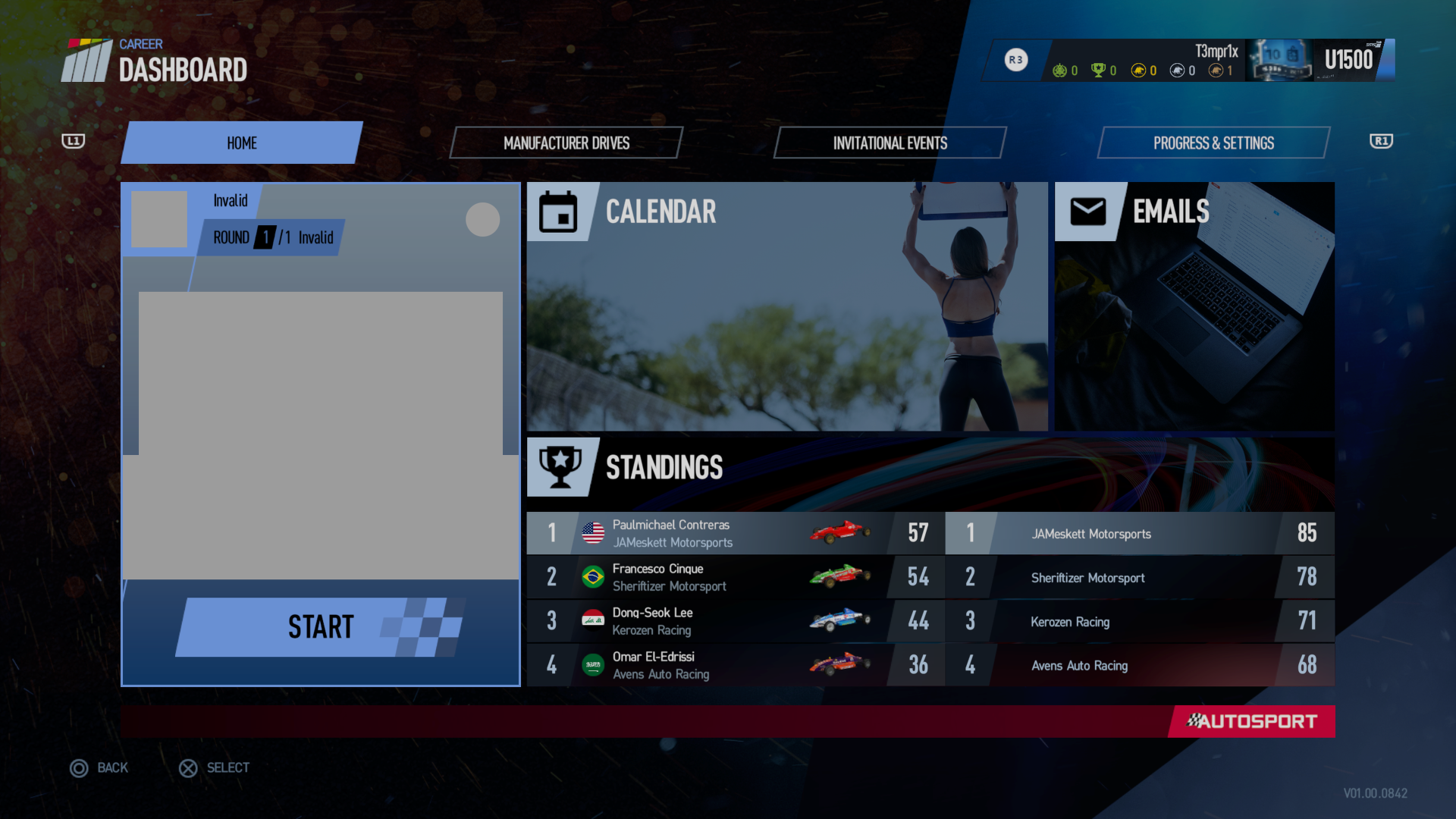Switch to the Home tab
The image size is (1456, 819).
241,143
